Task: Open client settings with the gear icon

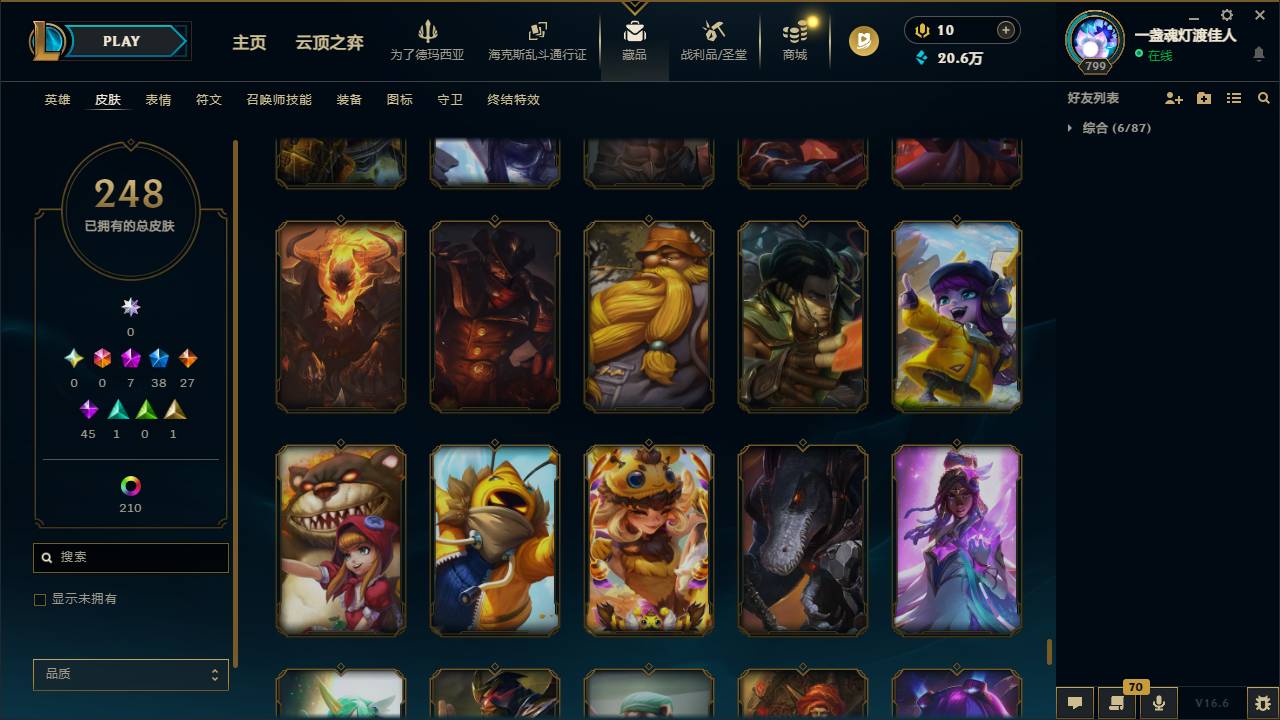Action: [x=1226, y=16]
